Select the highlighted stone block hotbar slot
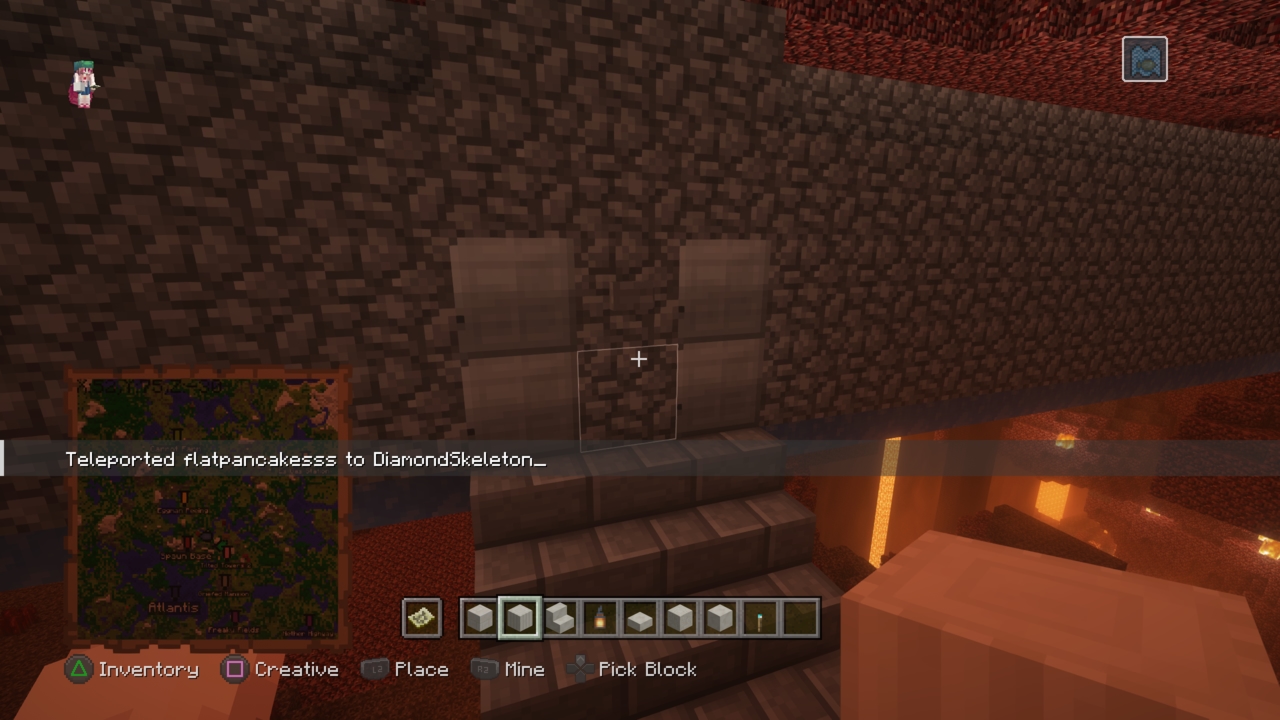1280x720 pixels. point(520,619)
